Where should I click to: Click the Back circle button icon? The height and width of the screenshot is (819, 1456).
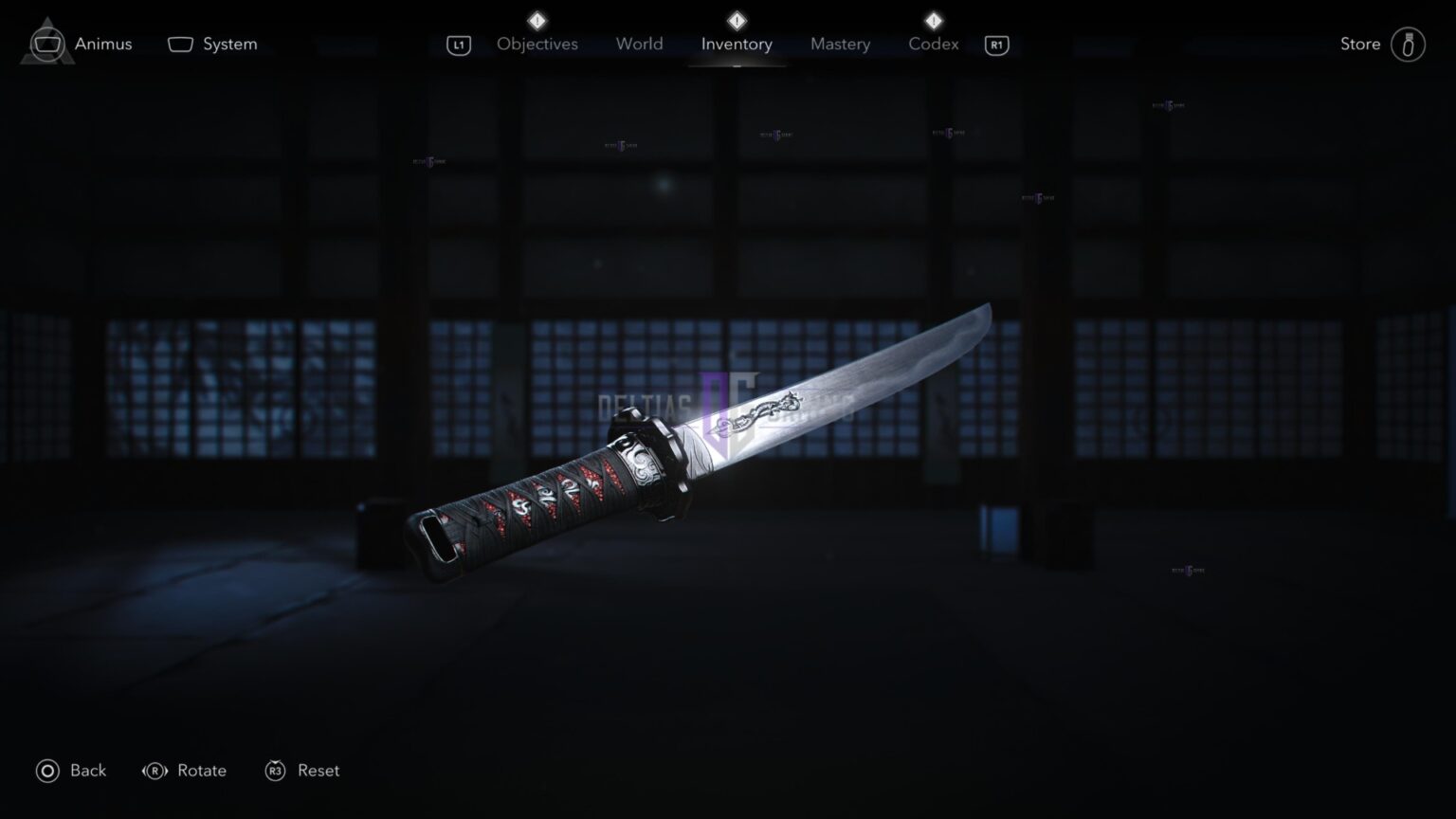46,771
